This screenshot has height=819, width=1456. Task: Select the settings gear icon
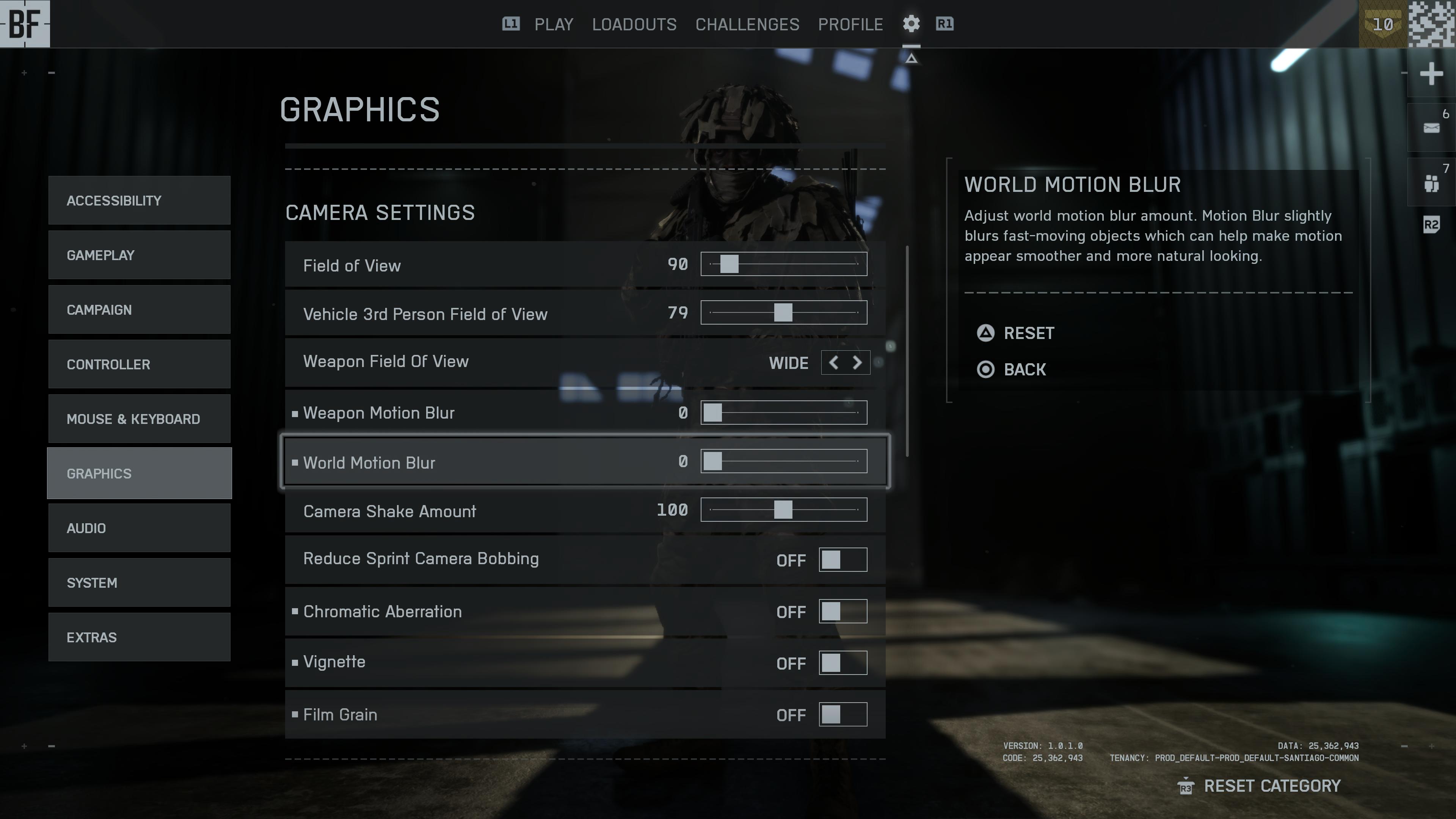910,24
